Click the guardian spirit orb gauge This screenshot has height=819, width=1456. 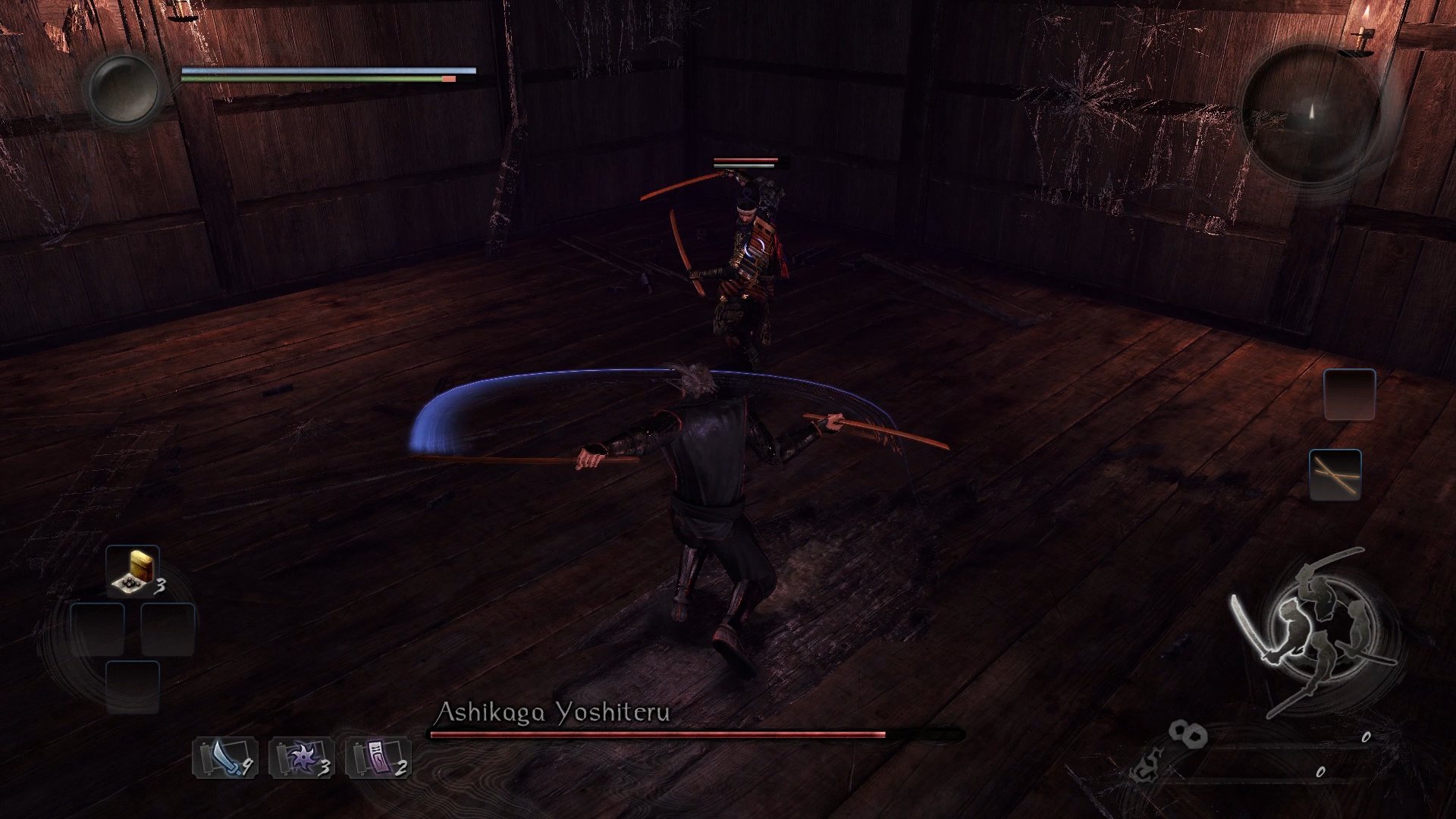(124, 89)
